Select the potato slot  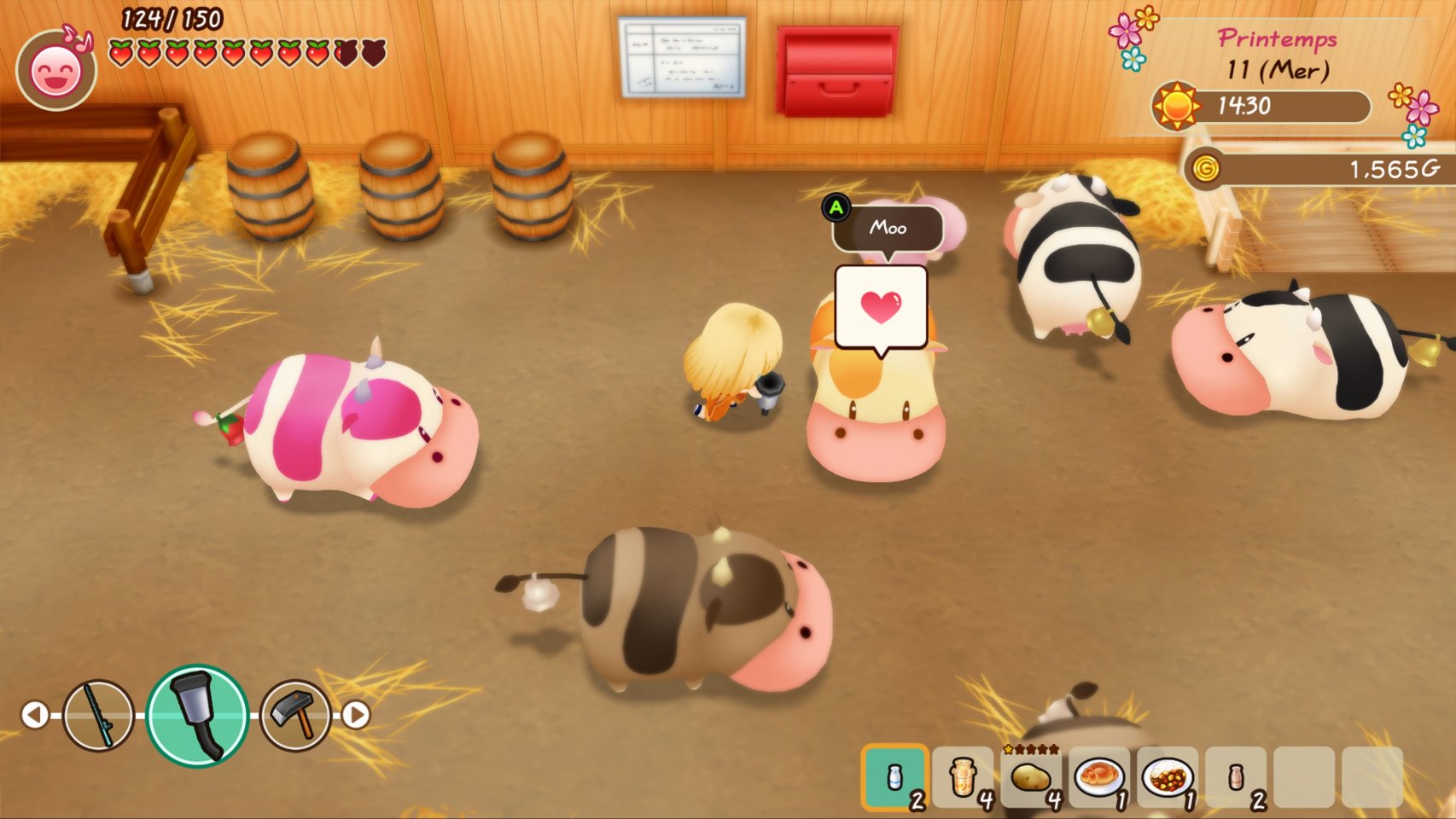coord(1031,777)
